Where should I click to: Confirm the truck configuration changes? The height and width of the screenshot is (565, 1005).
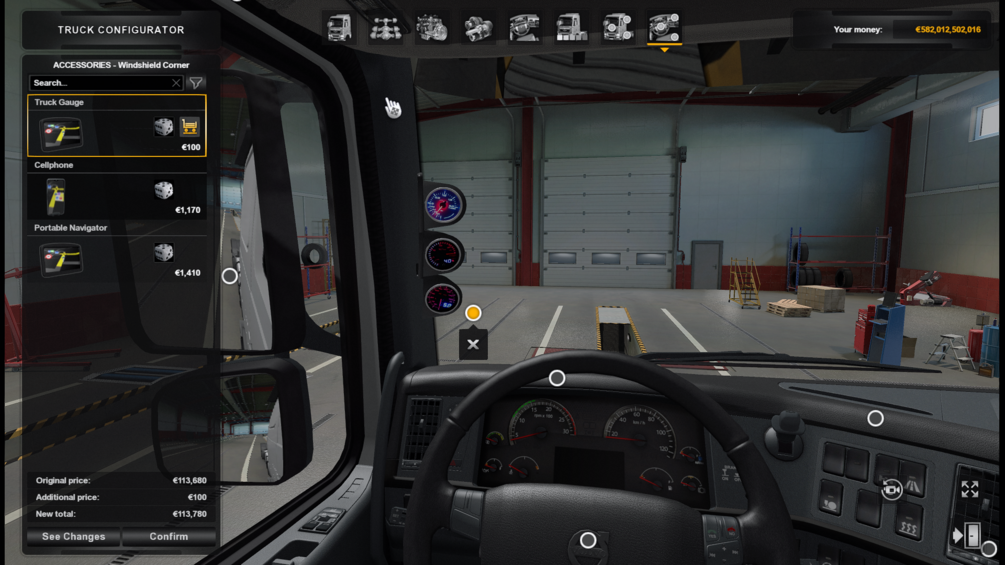[x=168, y=537]
